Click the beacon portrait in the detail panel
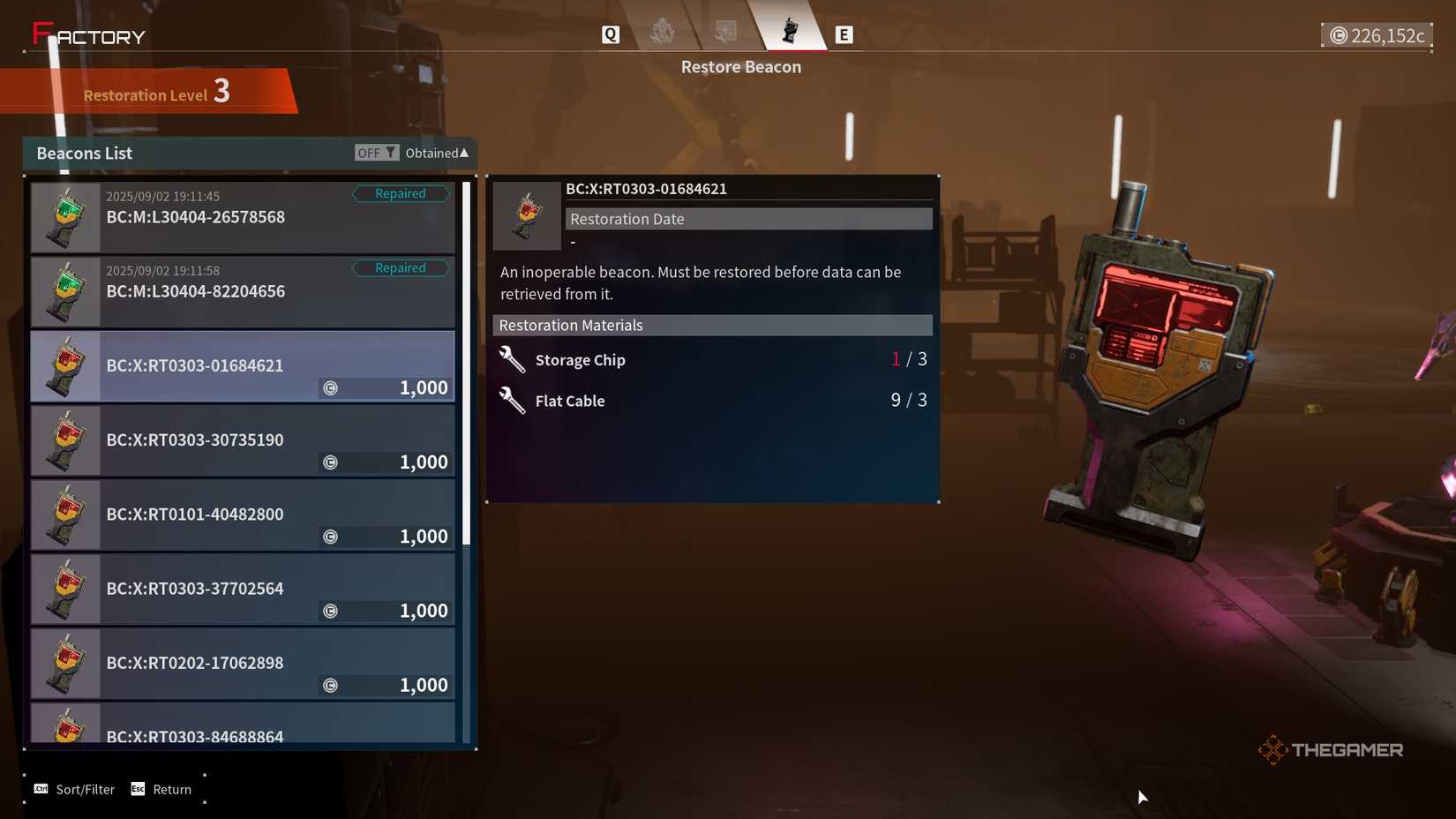Screen dimensions: 1456x819 pyautogui.click(x=526, y=214)
